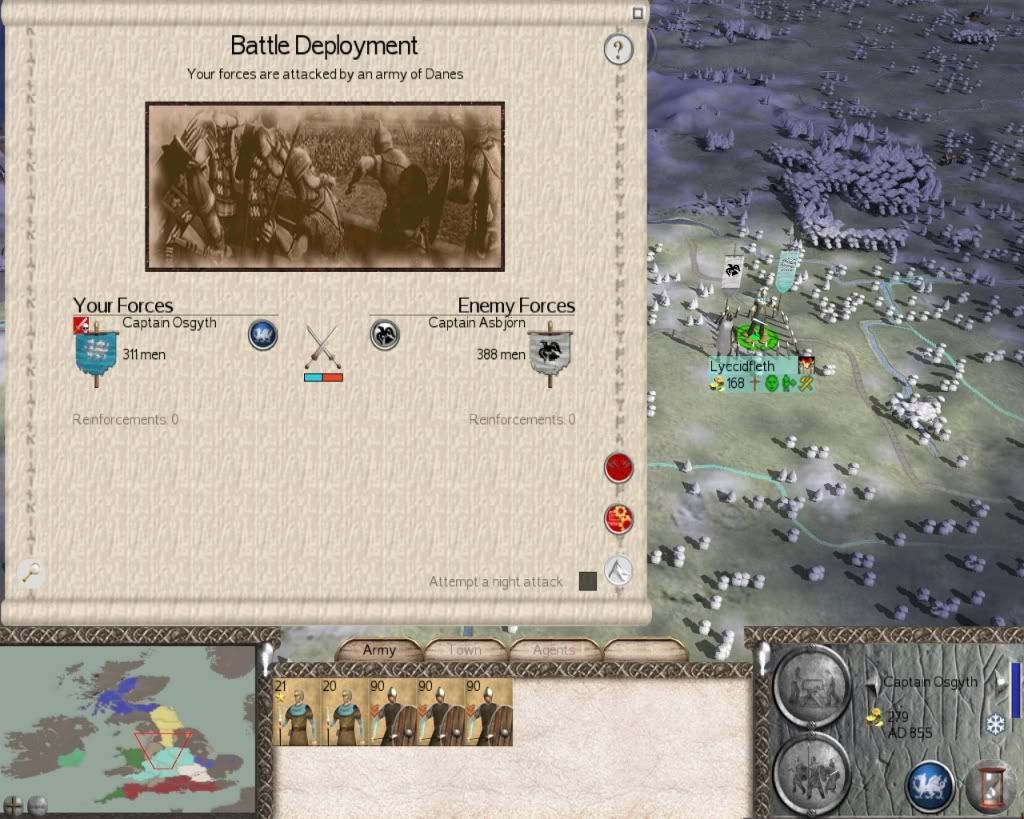Minimize the Battle Deployment scroll

point(637,13)
